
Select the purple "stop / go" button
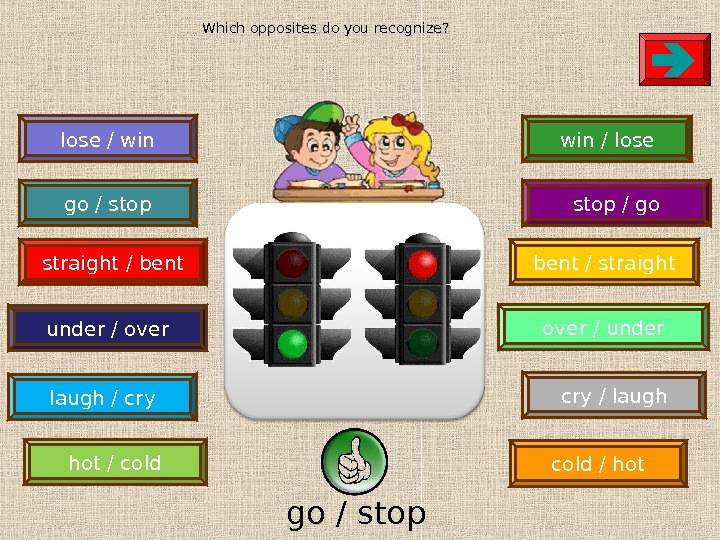coord(616,204)
